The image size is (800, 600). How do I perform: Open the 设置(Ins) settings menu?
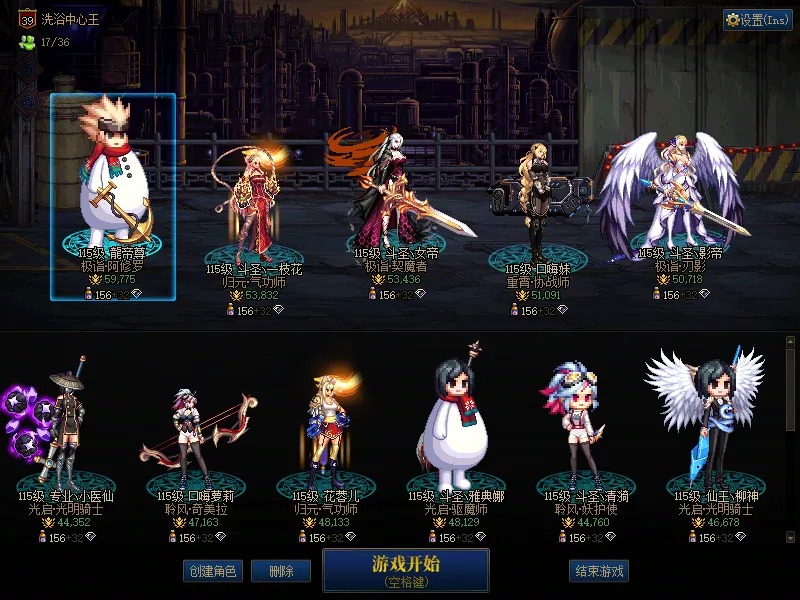click(758, 20)
